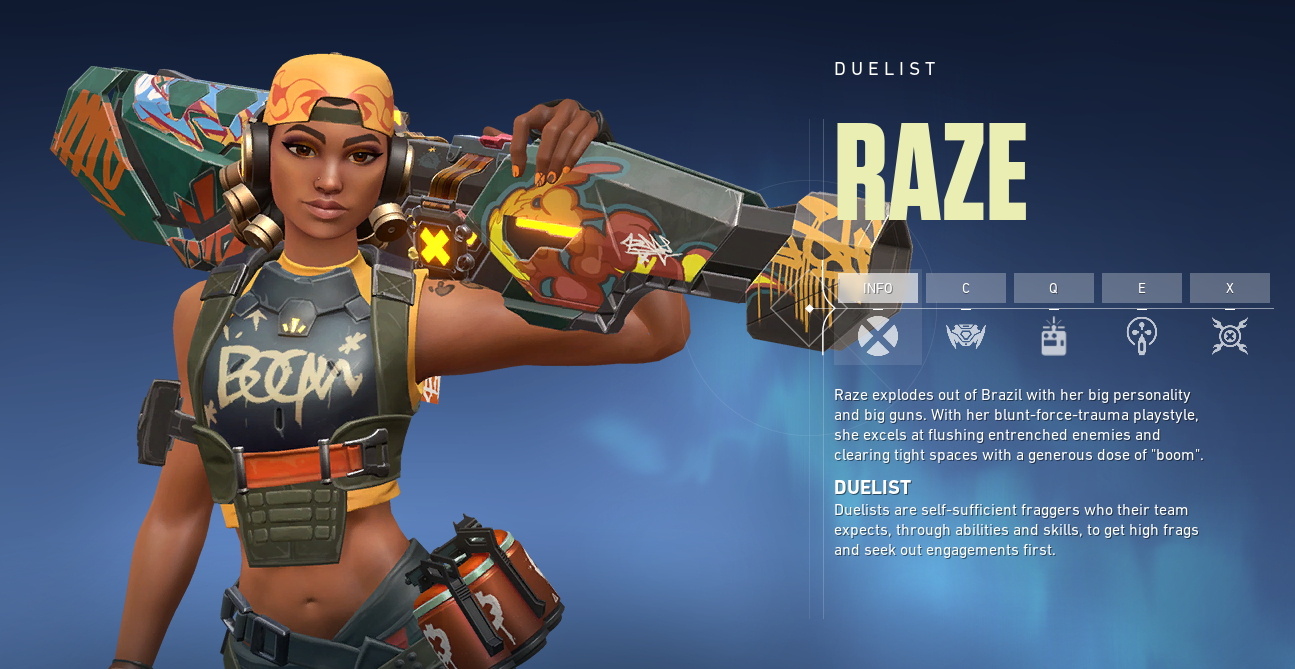Image resolution: width=1295 pixels, height=669 pixels.
Task: Open the Q ability tab
Action: click(x=1053, y=288)
